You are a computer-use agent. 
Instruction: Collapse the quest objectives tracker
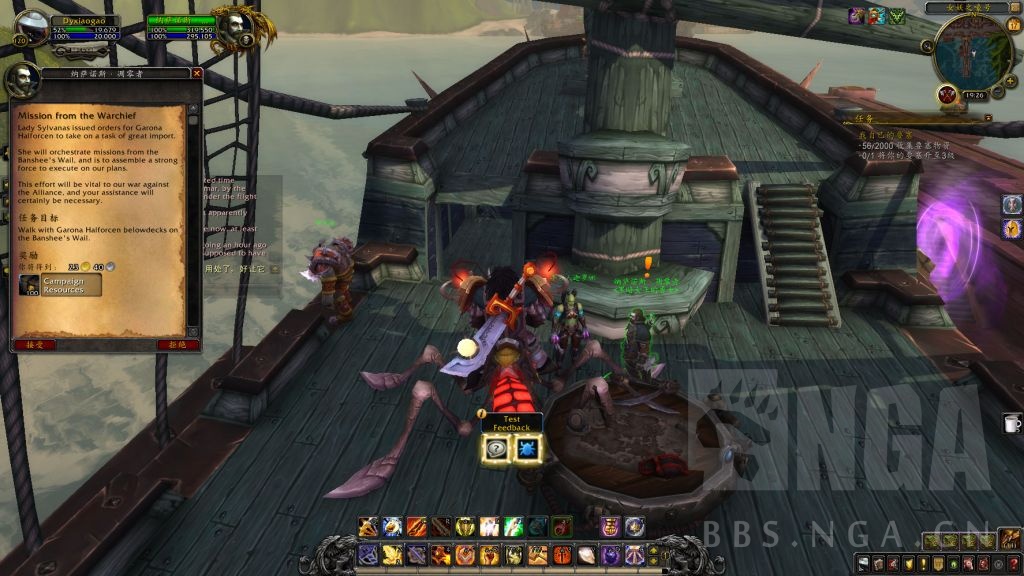click(988, 117)
